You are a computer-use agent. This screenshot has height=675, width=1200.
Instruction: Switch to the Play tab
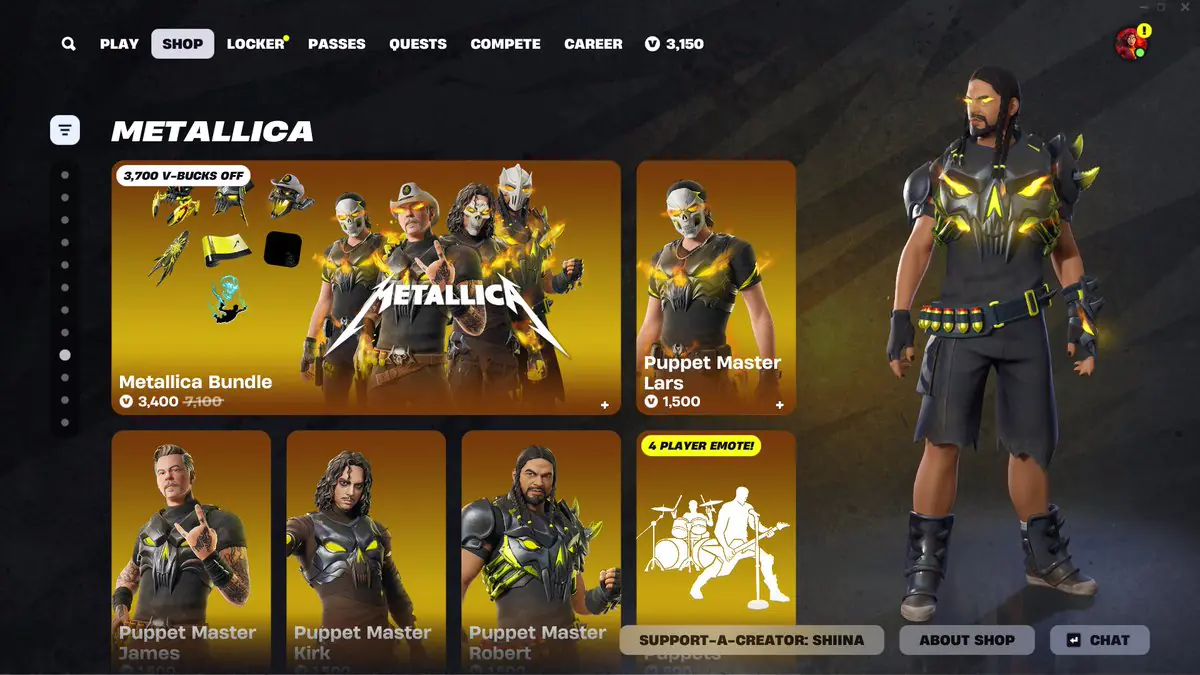click(x=119, y=44)
